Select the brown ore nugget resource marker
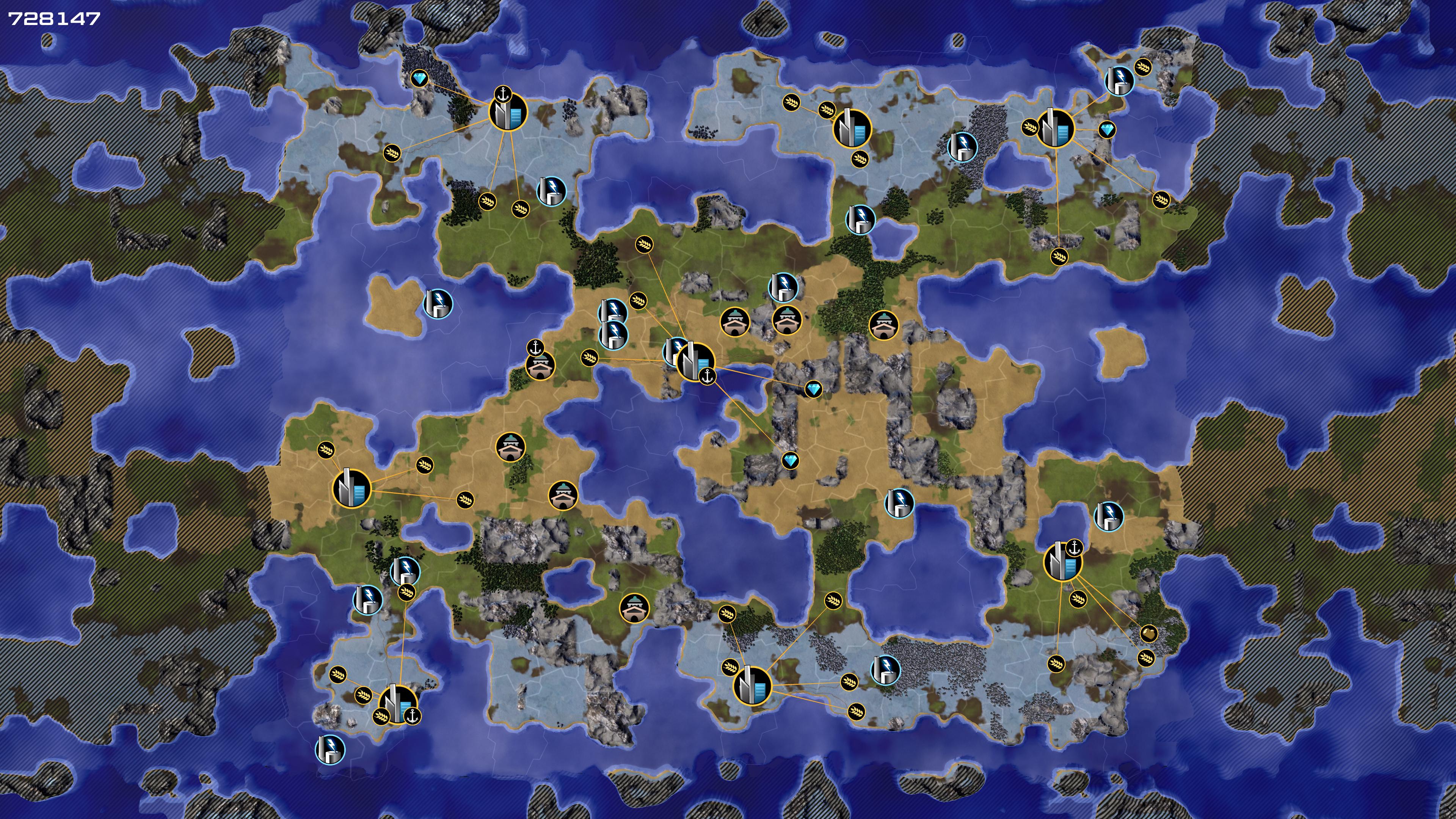 1148,633
